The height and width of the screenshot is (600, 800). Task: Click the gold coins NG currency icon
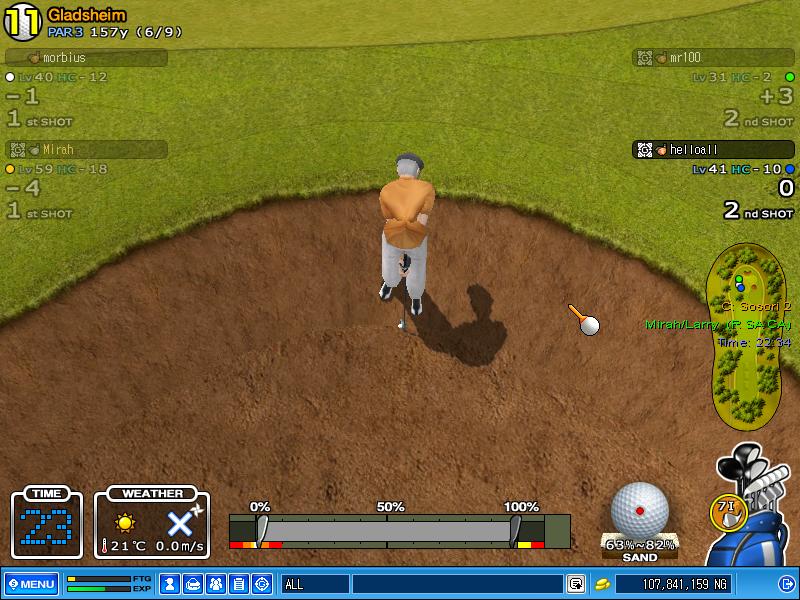pyautogui.click(x=603, y=584)
